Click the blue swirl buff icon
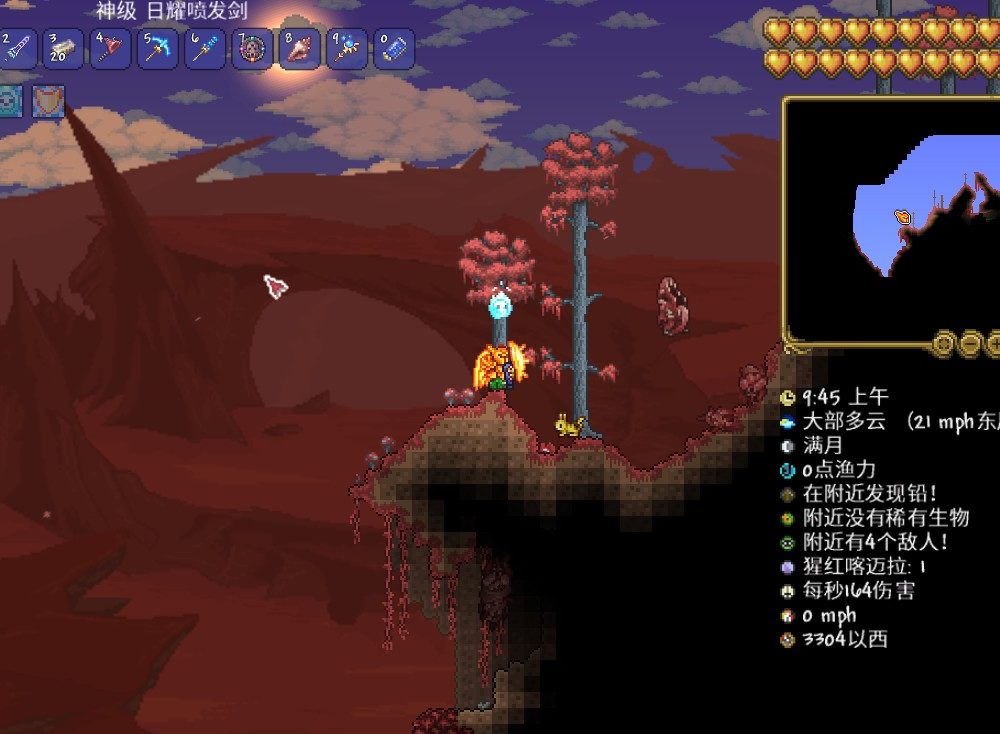1000x734 pixels. click(x=10, y=102)
